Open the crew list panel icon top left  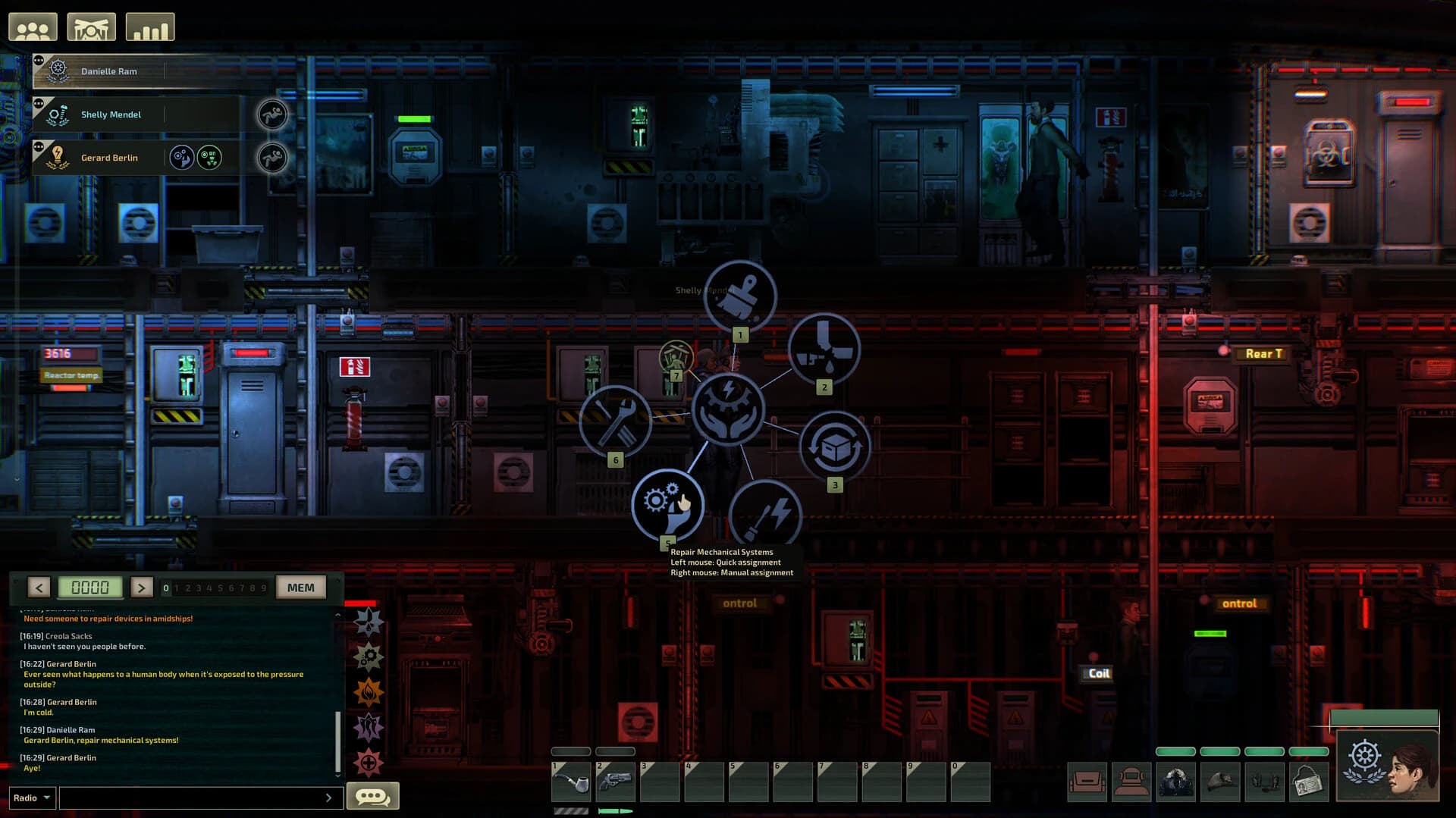click(34, 25)
